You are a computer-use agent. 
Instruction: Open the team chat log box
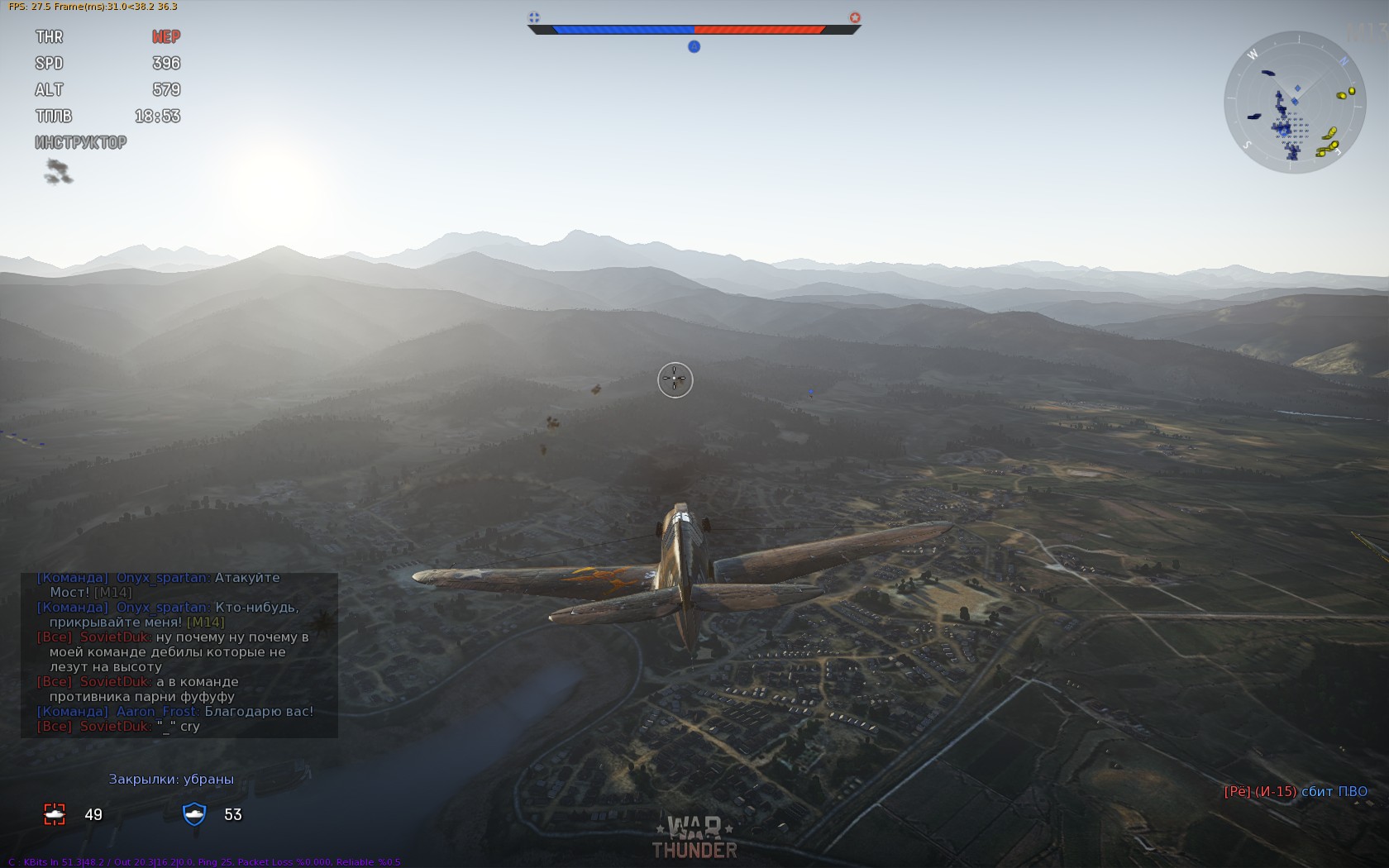click(x=179, y=654)
